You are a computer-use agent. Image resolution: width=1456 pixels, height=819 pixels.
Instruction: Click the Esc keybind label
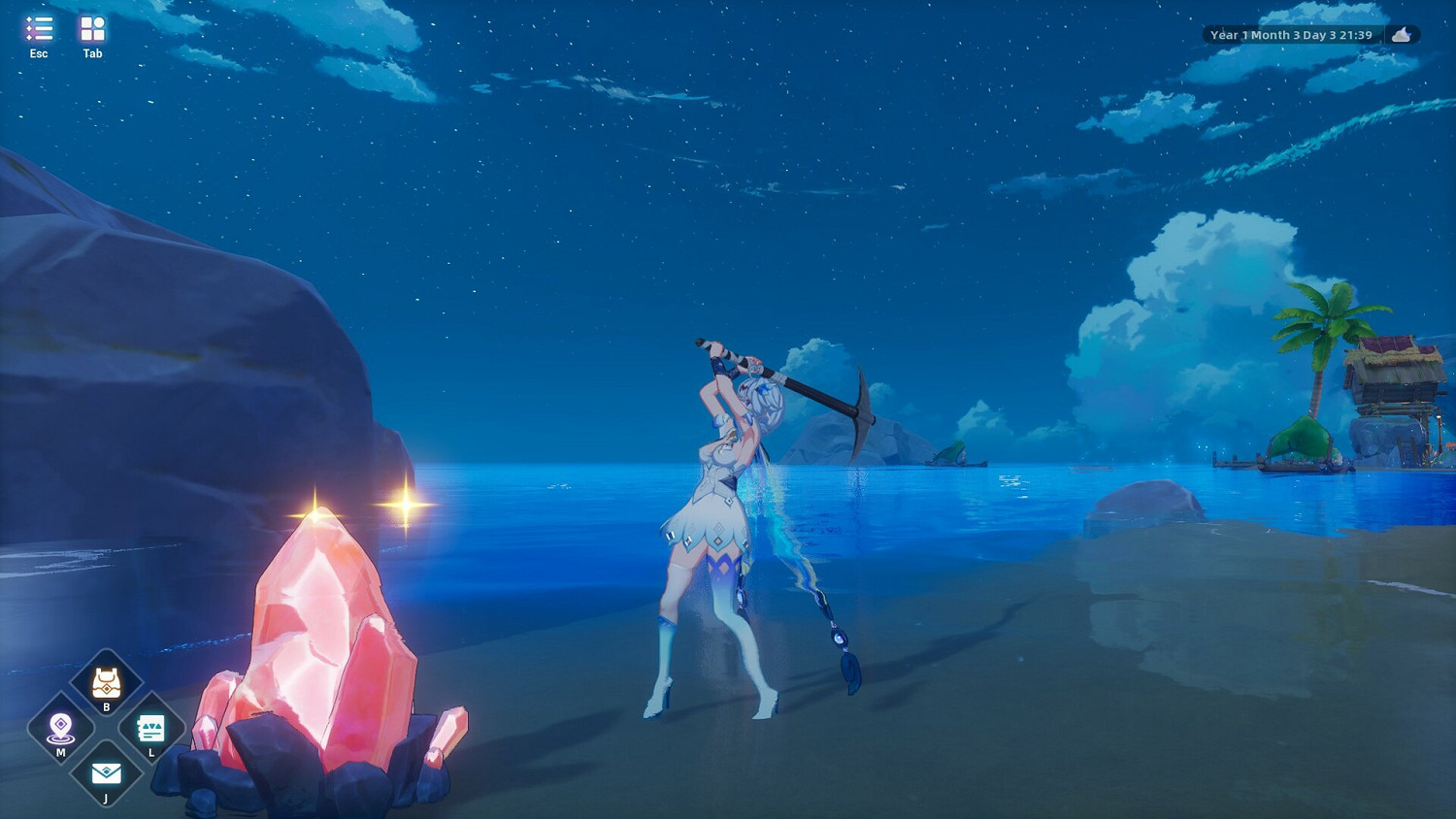coord(38,53)
